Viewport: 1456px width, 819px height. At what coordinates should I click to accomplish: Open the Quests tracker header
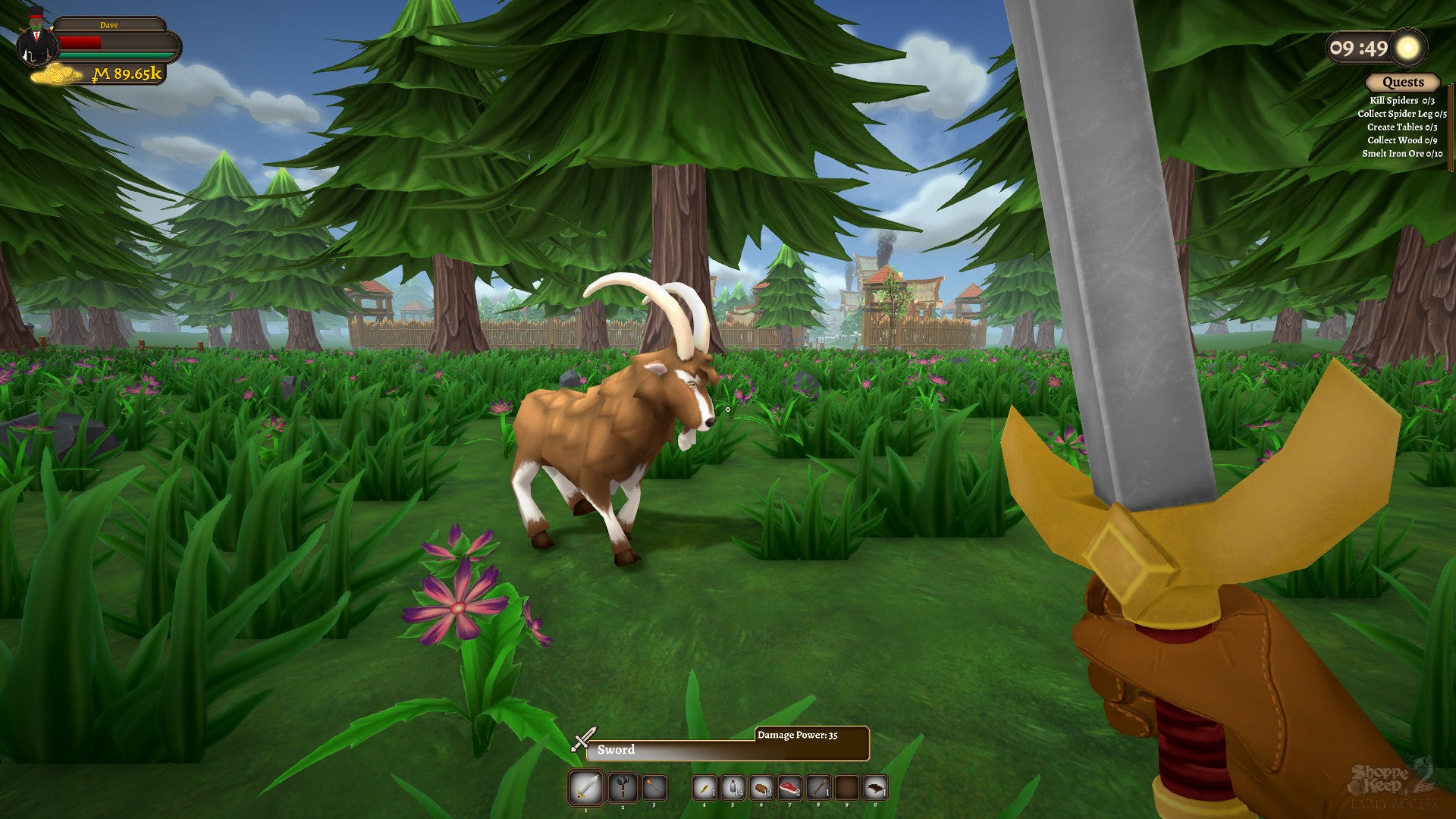[x=1402, y=82]
